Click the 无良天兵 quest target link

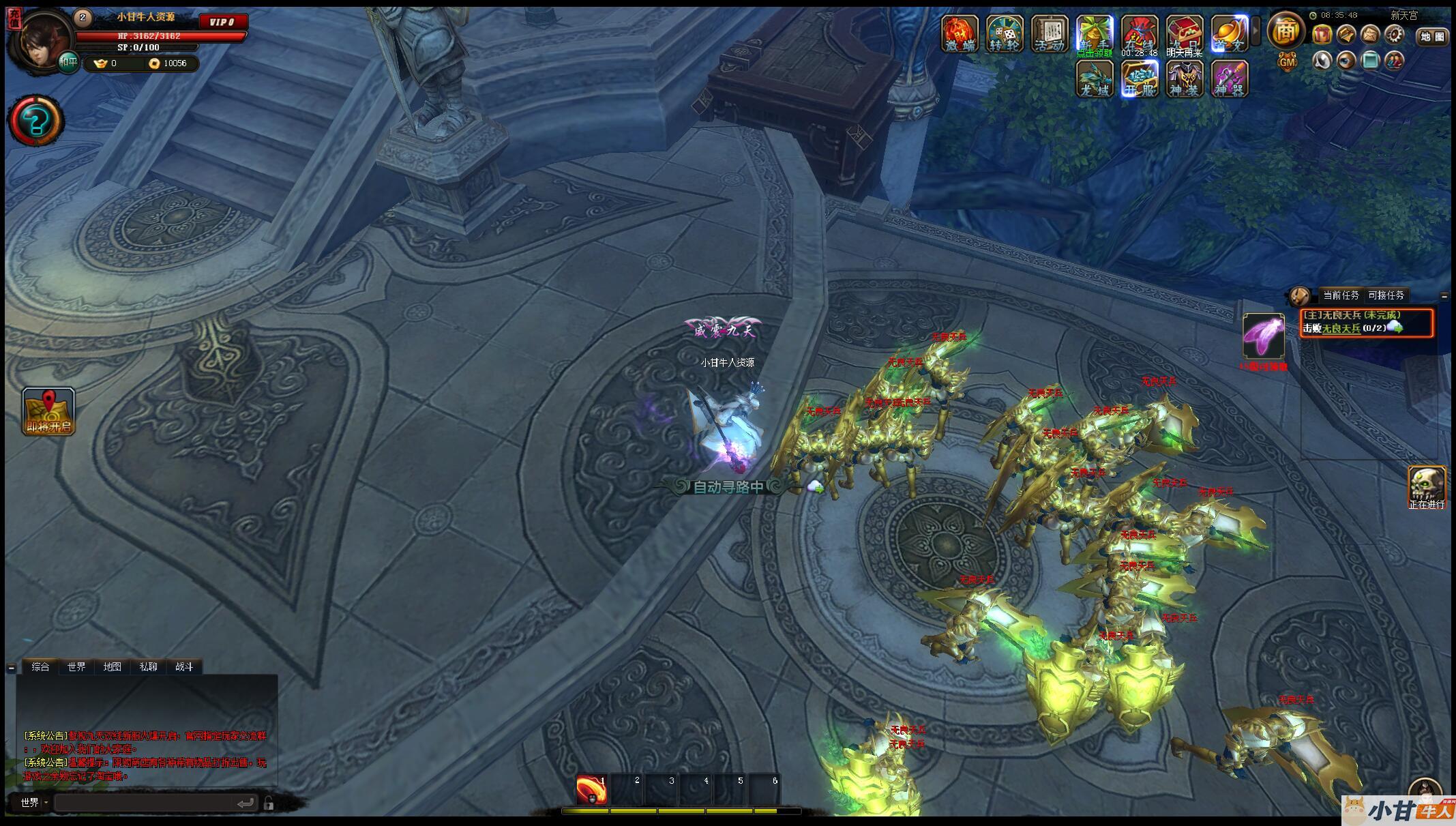tap(1341, 329)
